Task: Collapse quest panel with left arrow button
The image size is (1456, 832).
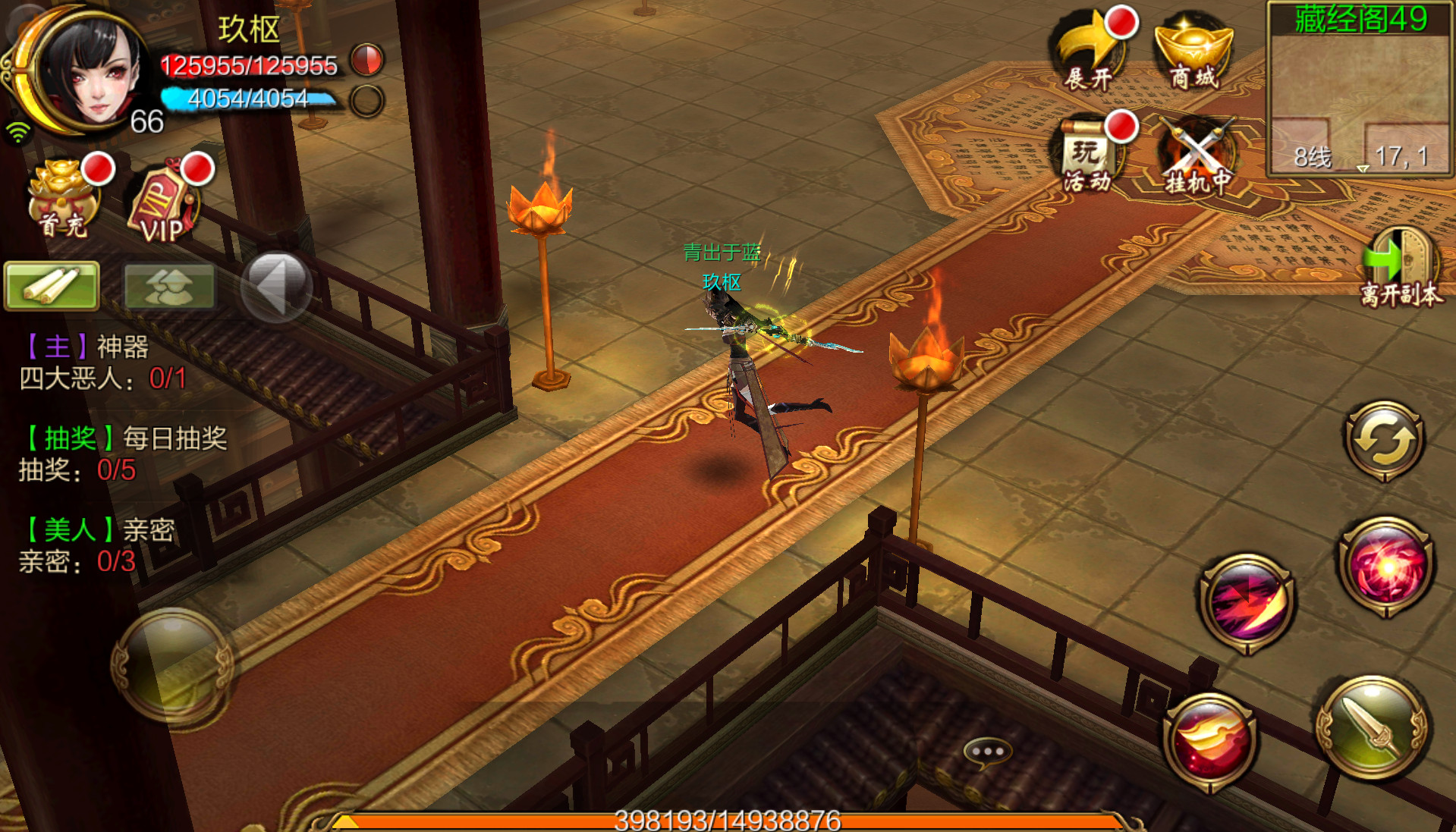Action: click(276, 286)
